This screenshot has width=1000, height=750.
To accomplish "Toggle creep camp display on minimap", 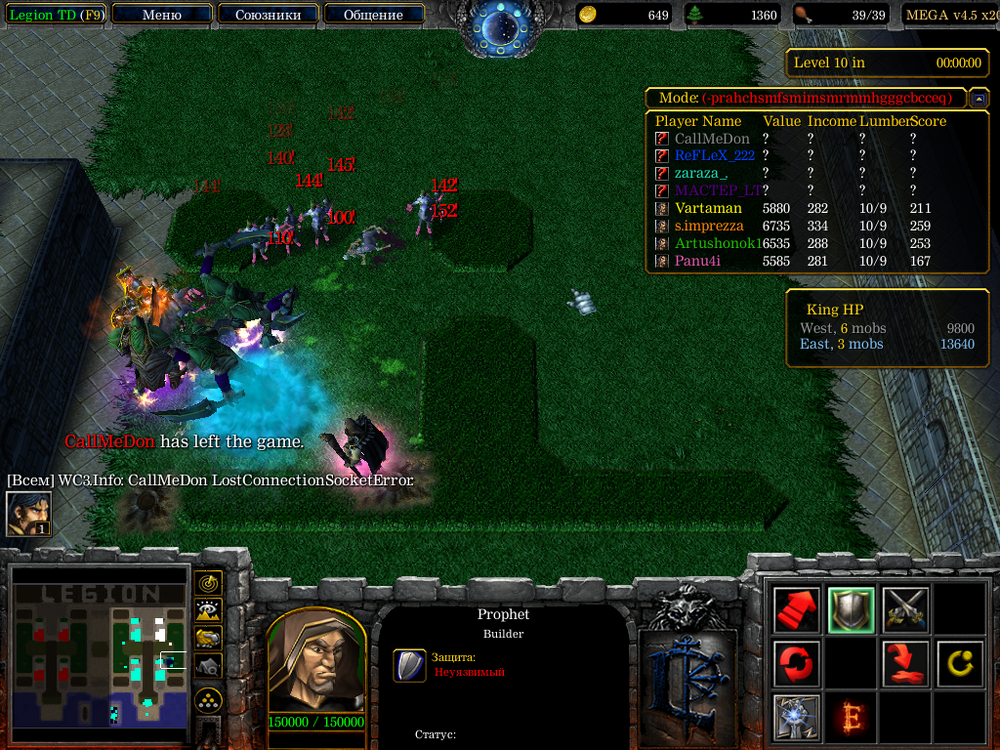I will click(x=208, y=665).
